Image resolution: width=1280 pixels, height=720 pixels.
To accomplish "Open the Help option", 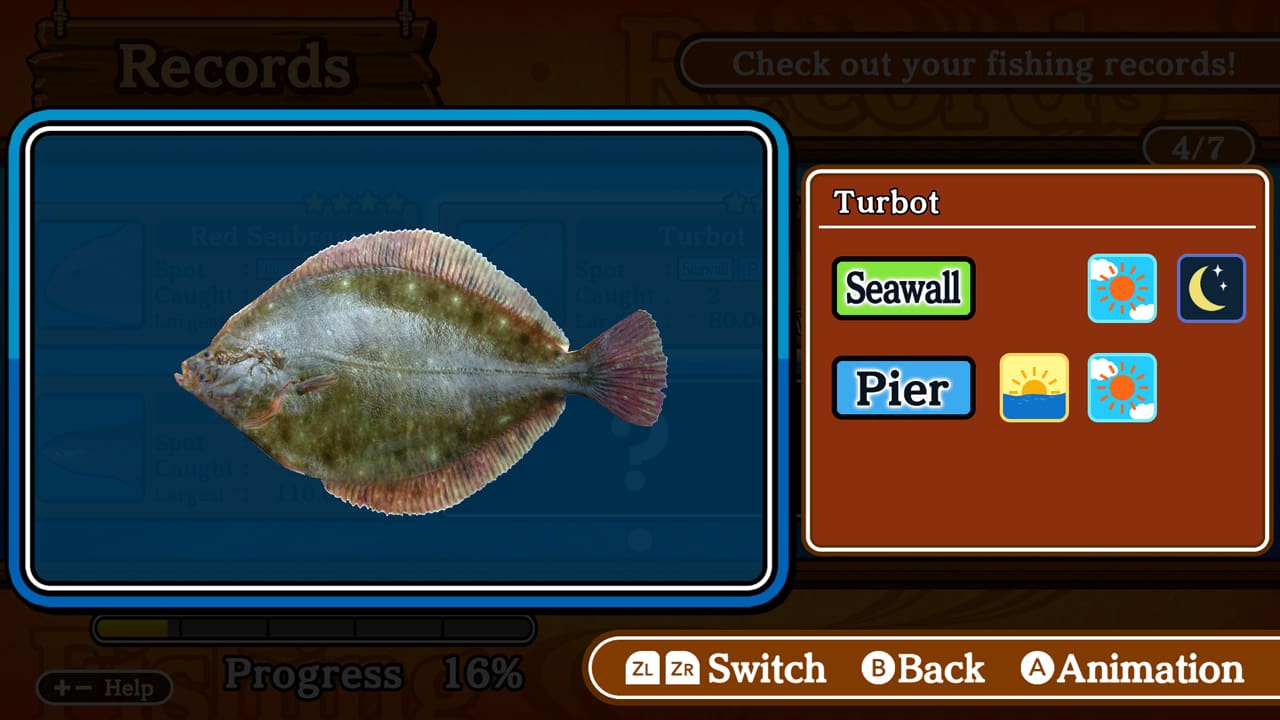I will click(105, 688).
